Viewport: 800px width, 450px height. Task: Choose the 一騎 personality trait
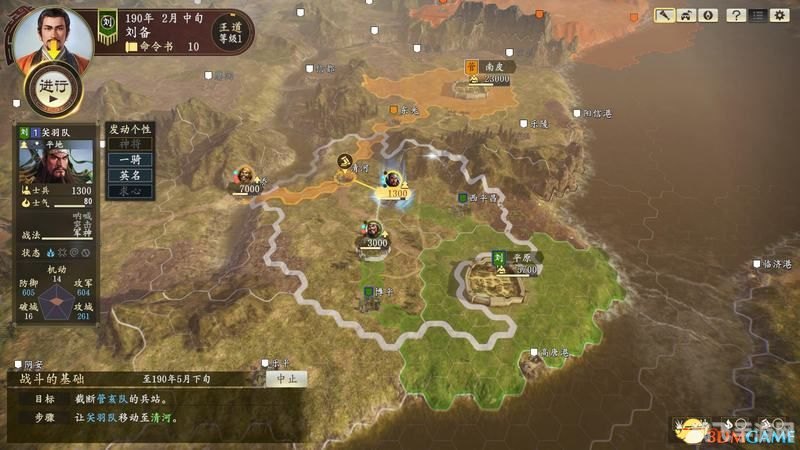128,160
